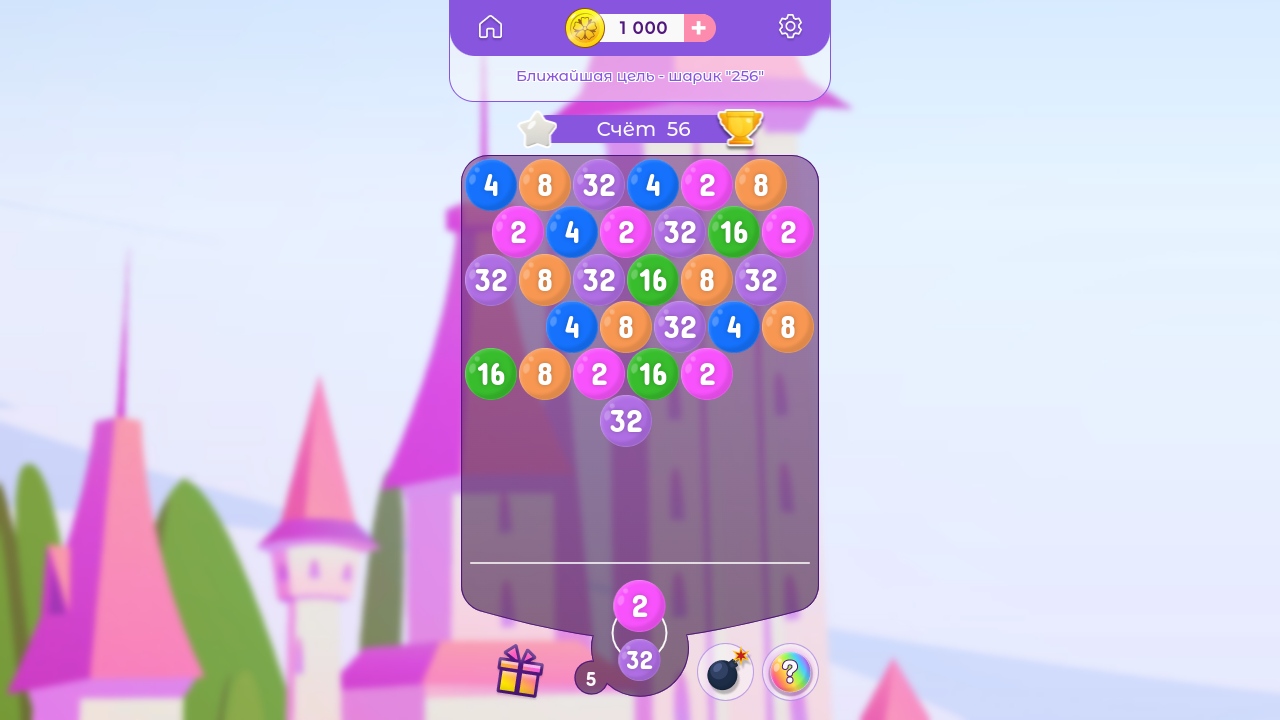Click the goal text about шарик 256

click(640, 75)
